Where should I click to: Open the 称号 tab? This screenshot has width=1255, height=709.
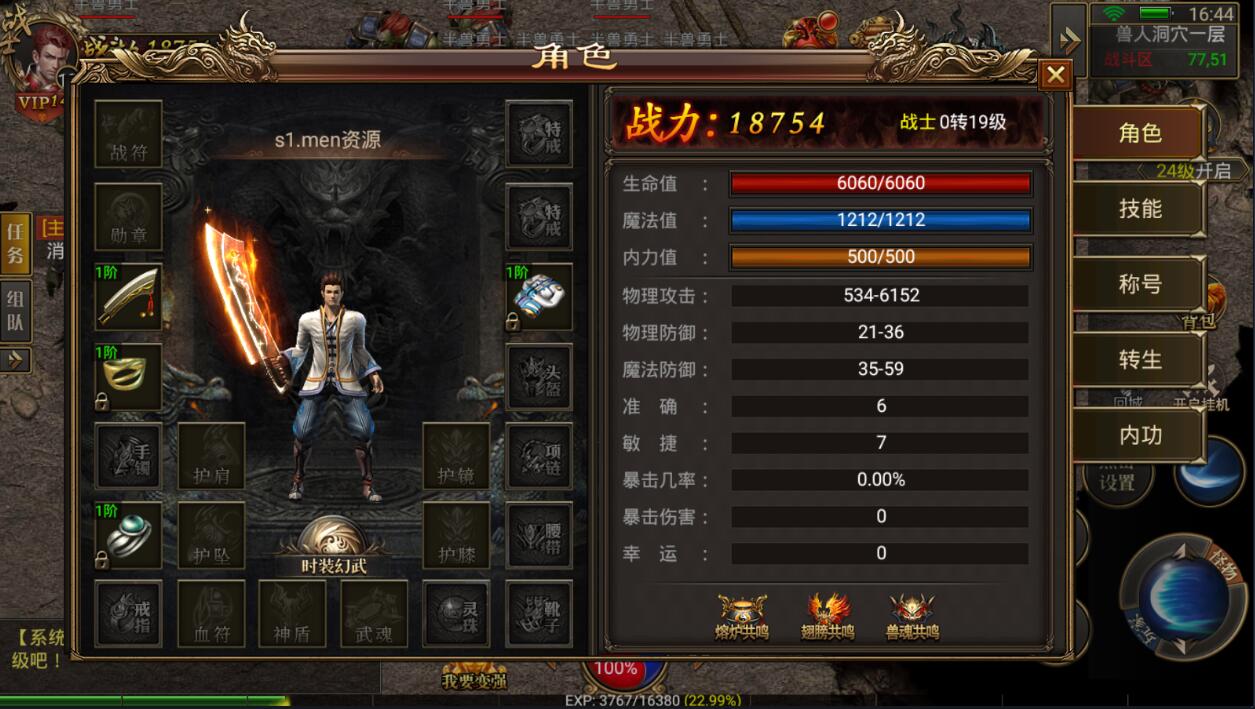(1139, 284)
